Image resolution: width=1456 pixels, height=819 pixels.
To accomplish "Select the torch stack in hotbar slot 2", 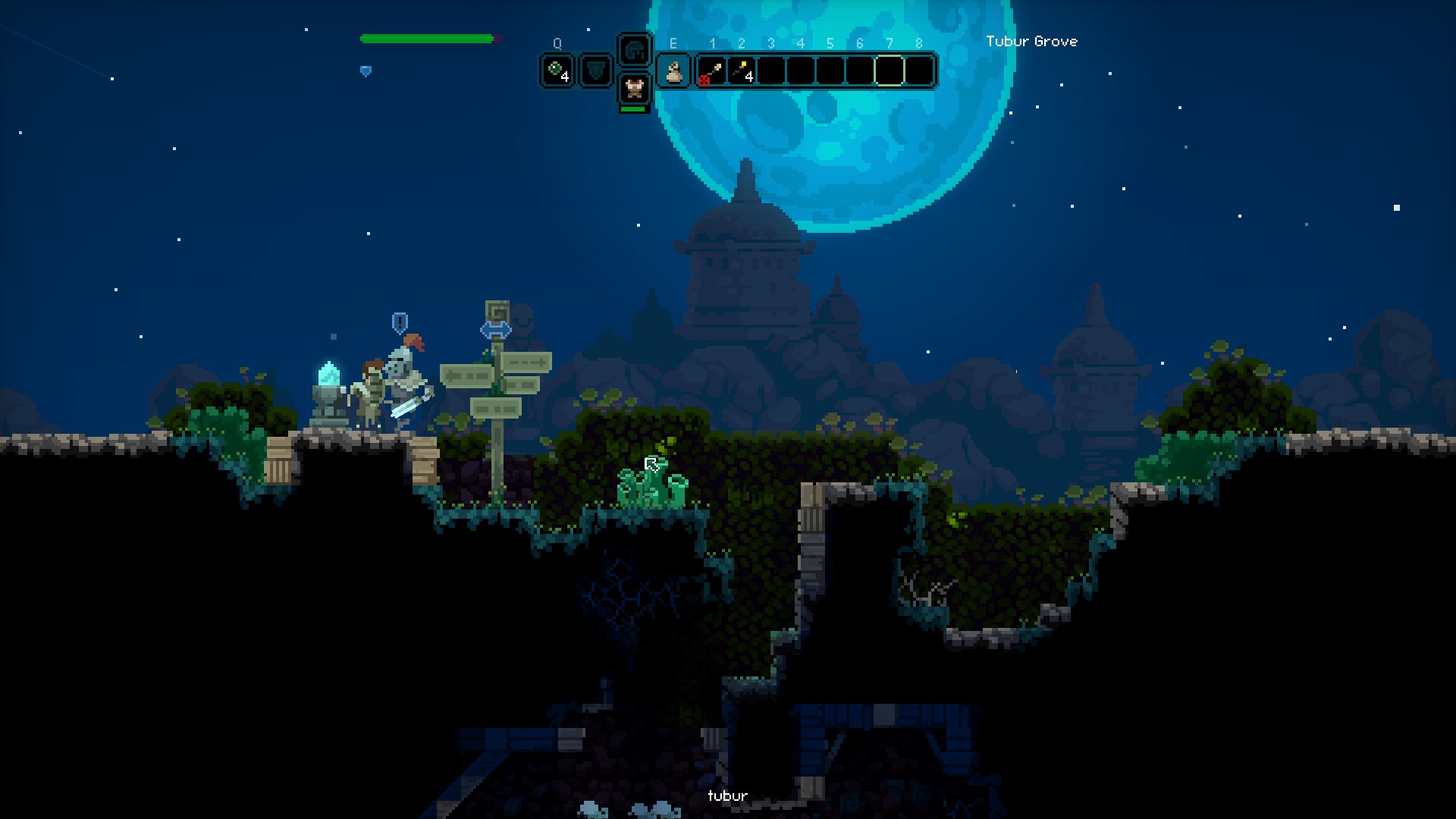I will click(742, 71).
